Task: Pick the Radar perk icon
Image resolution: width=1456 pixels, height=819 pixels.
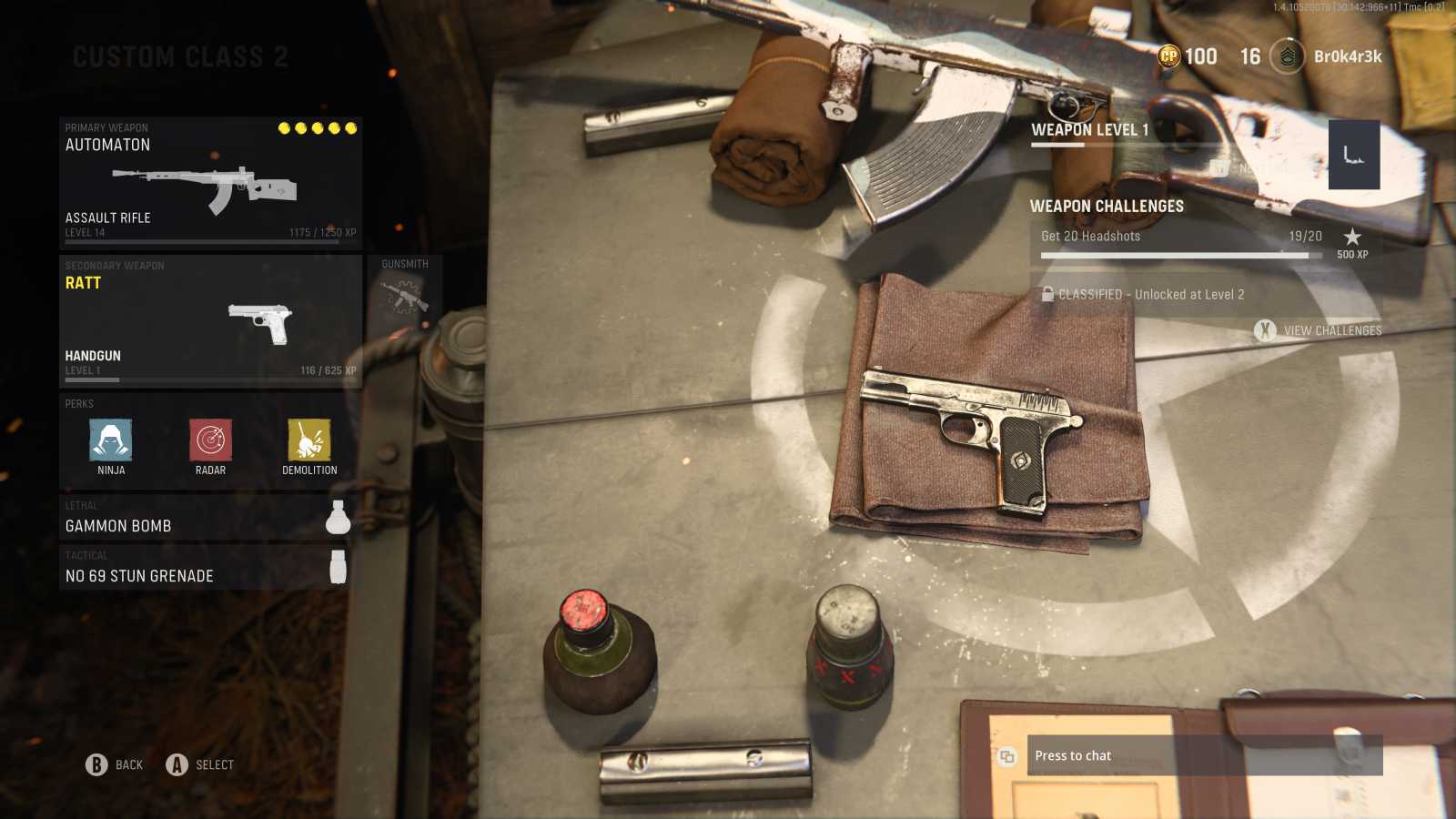Action: [210, 442]
